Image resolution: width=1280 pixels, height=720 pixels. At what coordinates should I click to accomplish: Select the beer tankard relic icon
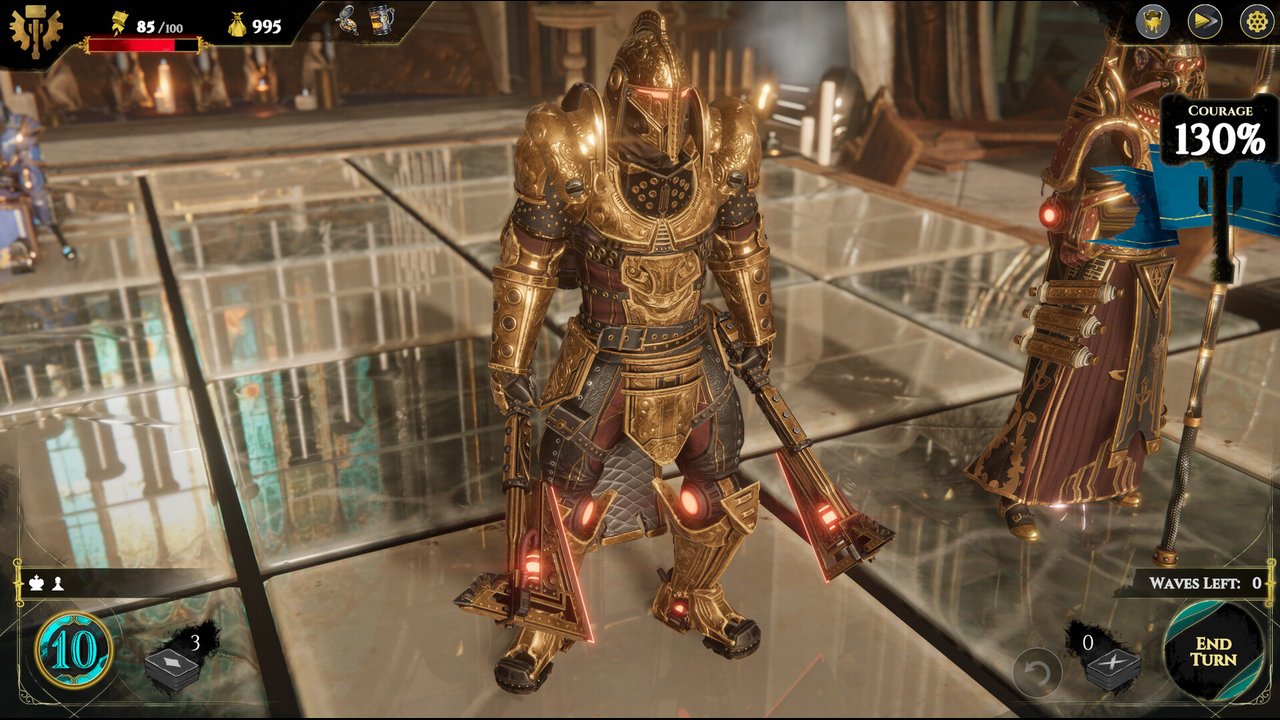tap(381, 21)
